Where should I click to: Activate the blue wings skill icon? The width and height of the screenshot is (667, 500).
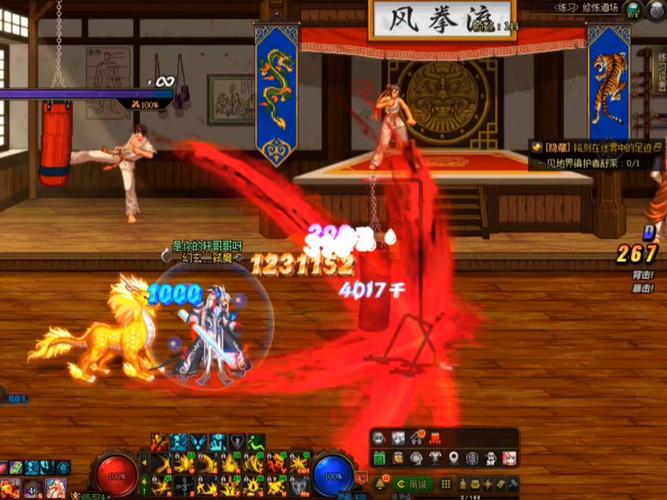pos(199,441)
